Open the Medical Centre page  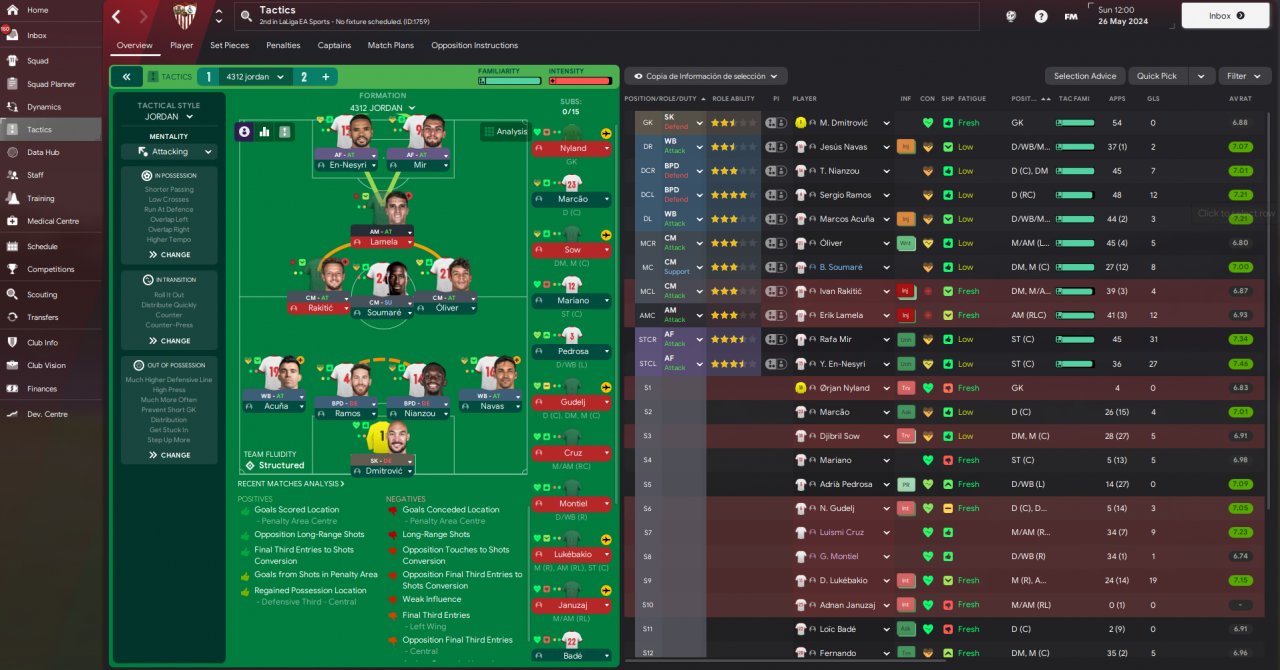coord(52,221)
